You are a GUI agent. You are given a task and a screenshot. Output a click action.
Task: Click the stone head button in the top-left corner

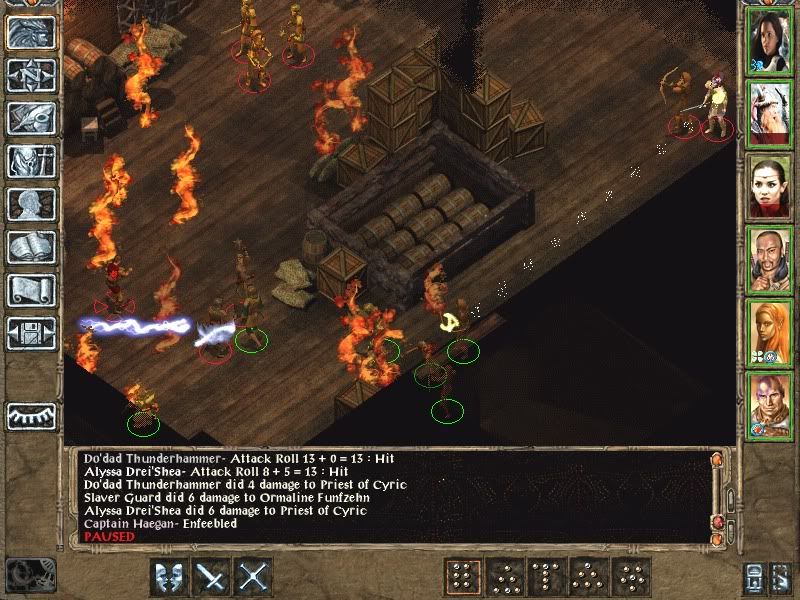31,32
